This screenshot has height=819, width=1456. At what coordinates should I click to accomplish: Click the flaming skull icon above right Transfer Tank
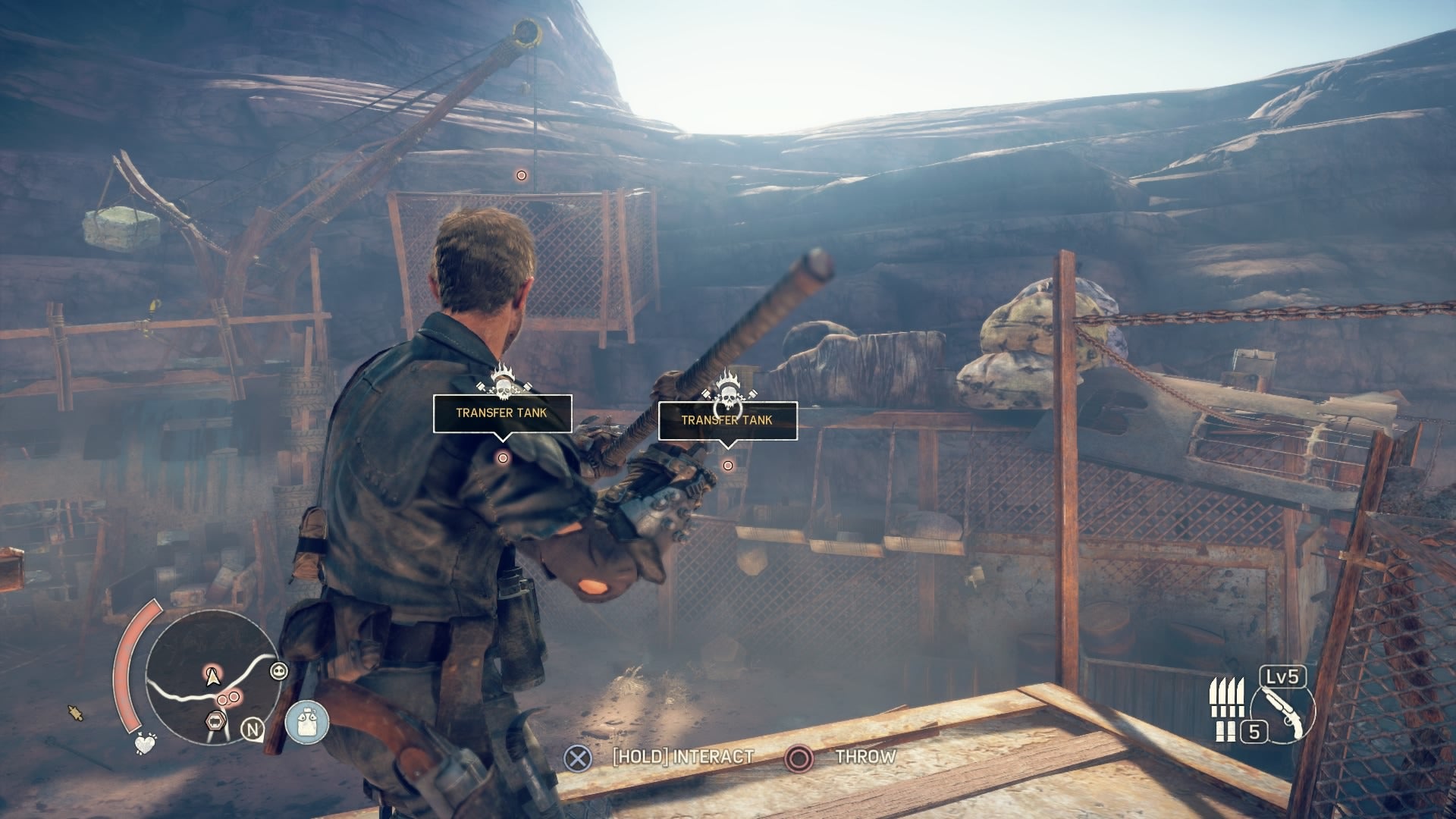pos(727,394)
